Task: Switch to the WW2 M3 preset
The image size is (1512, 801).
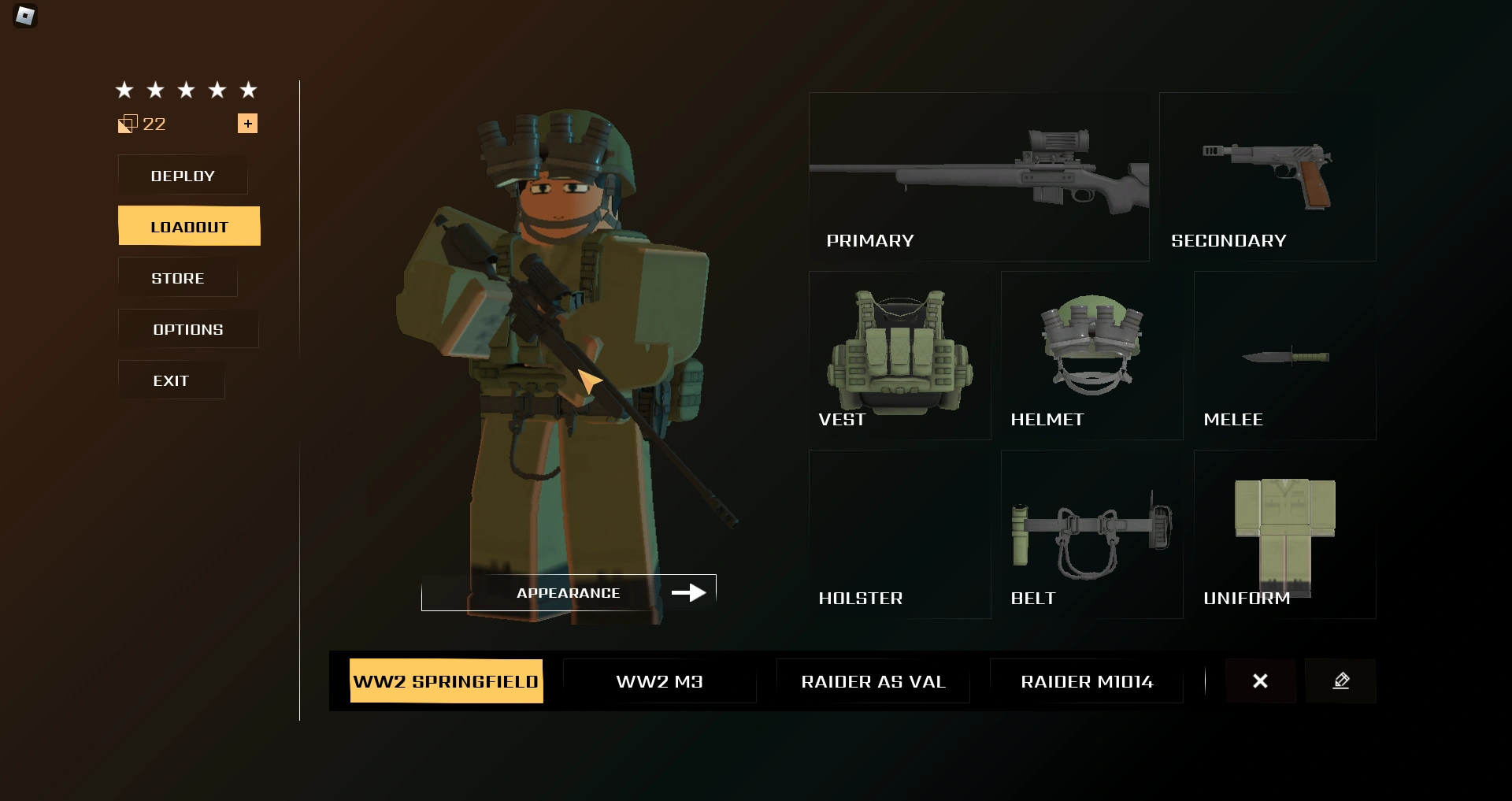Action: click(660, 681)
